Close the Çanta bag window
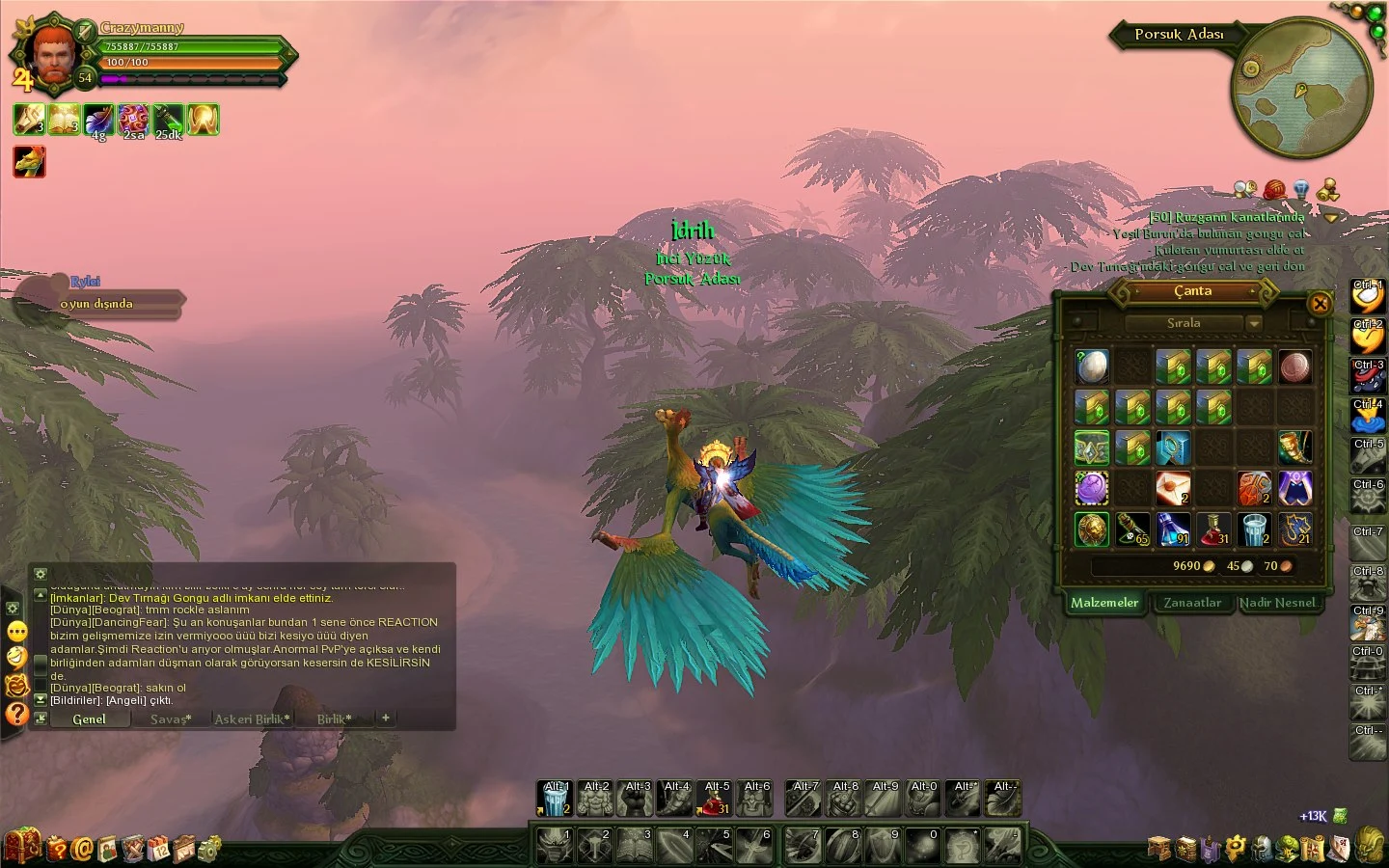 (1320, 304)
